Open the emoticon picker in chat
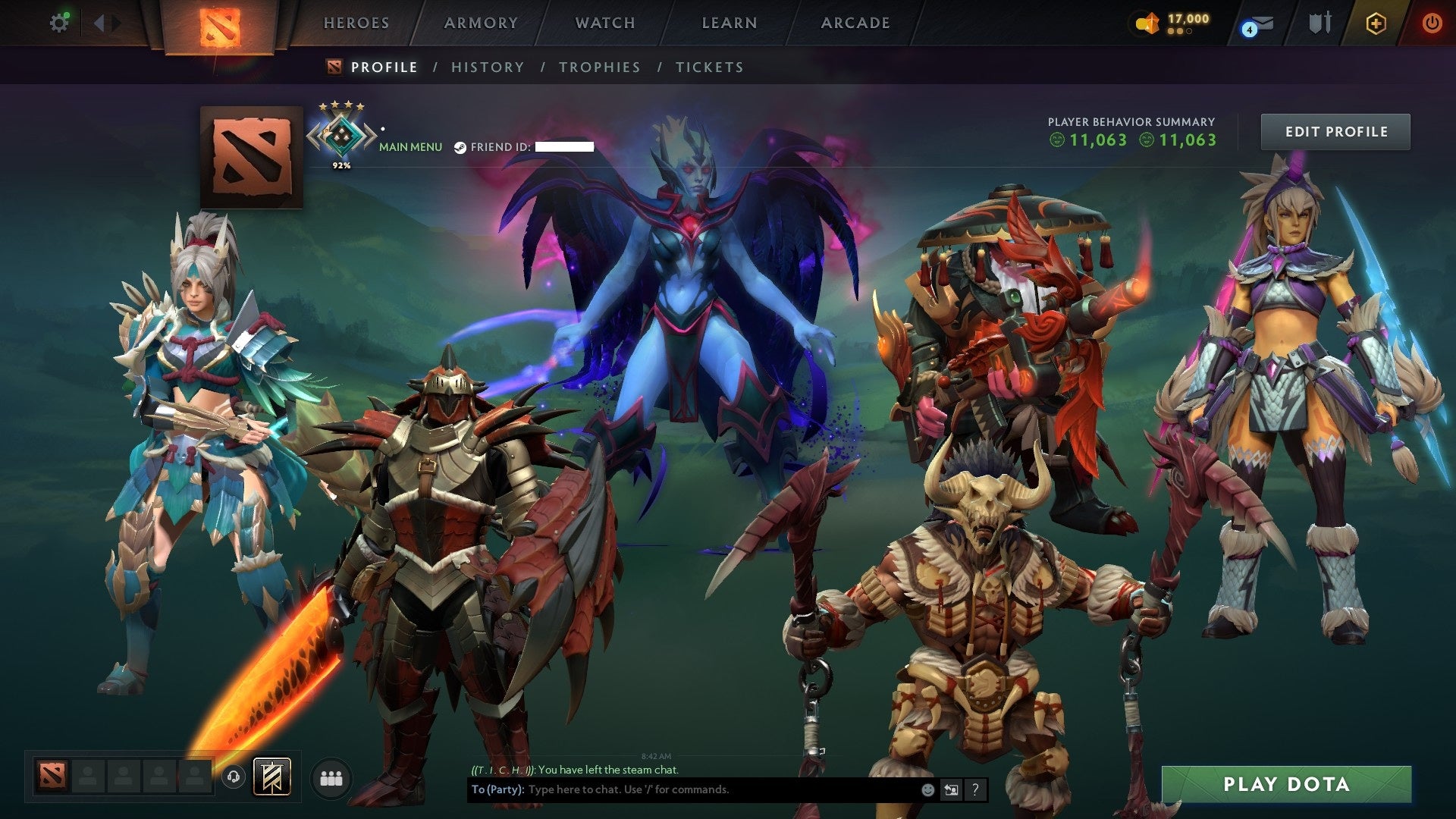This screenshot has width=1456, height=819. tap(927, 789)
